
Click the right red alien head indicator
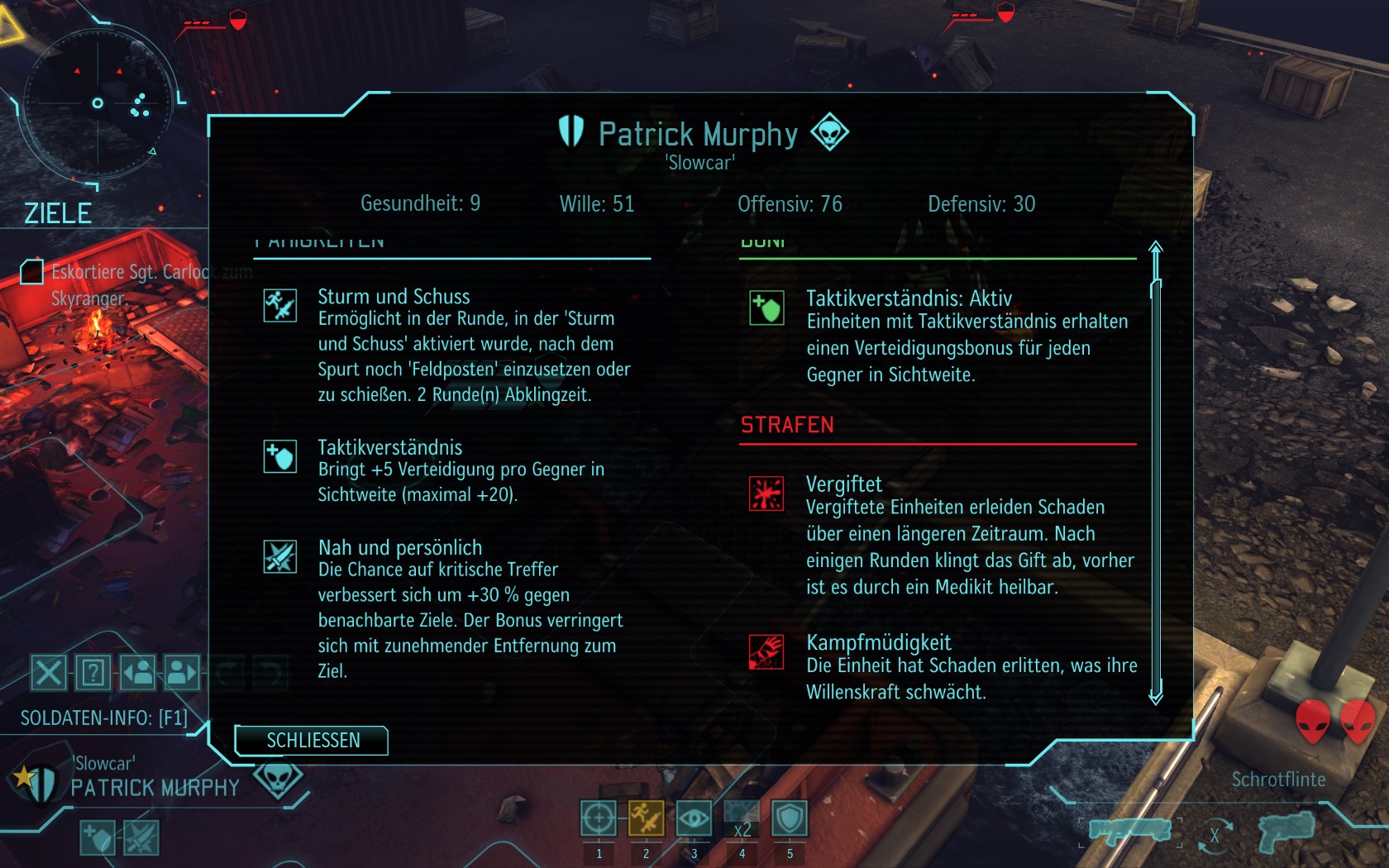tap(1358, 721)
